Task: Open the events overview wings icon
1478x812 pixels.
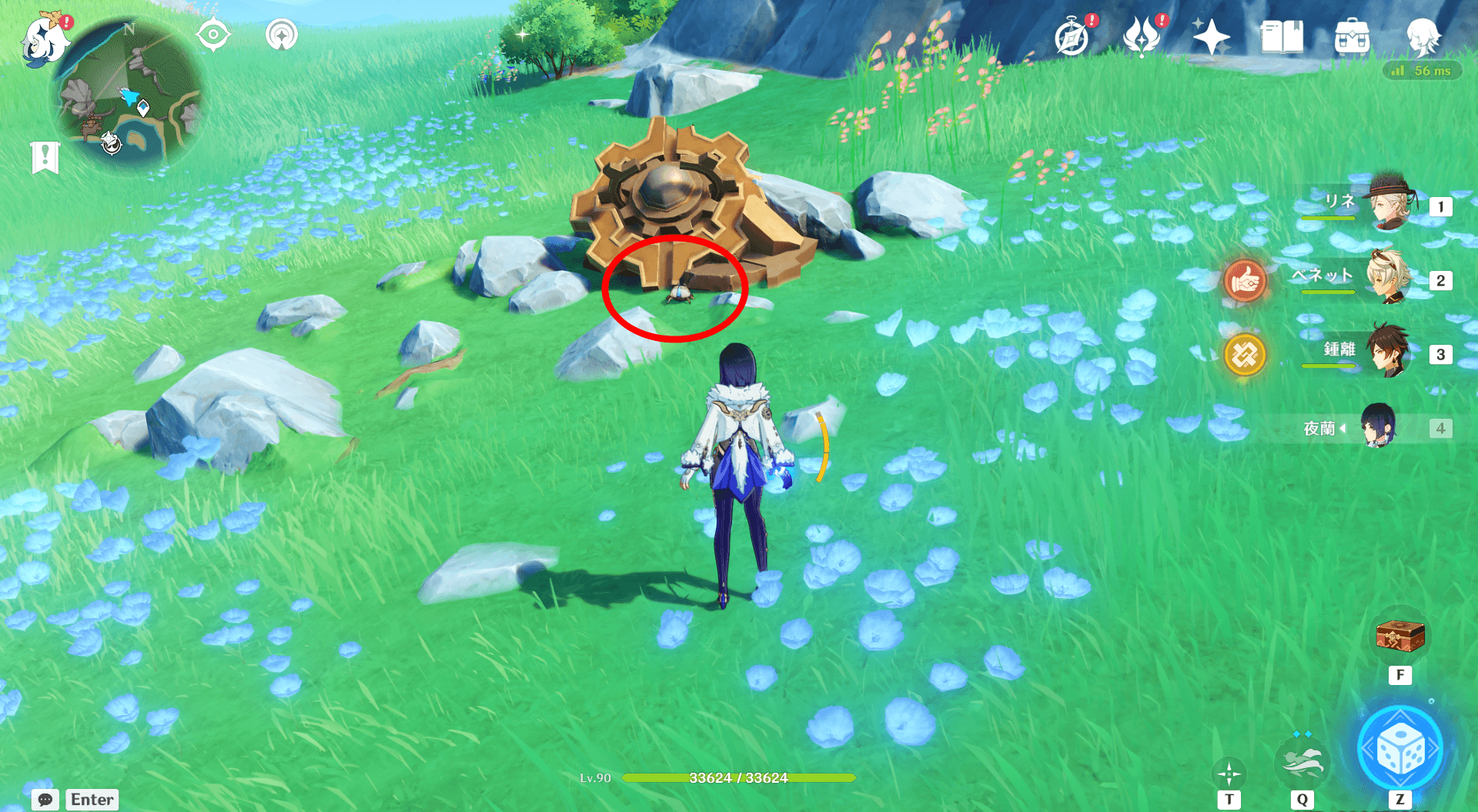Action: click(1142, 35)
